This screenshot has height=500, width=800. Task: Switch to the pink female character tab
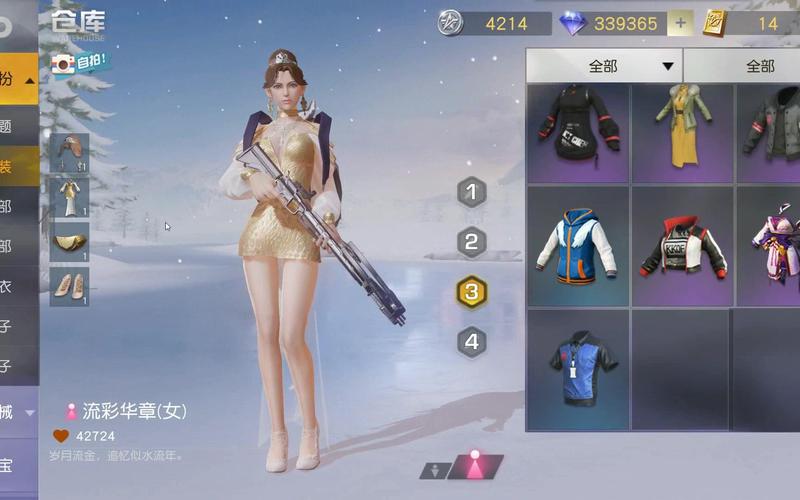point(476,466)
